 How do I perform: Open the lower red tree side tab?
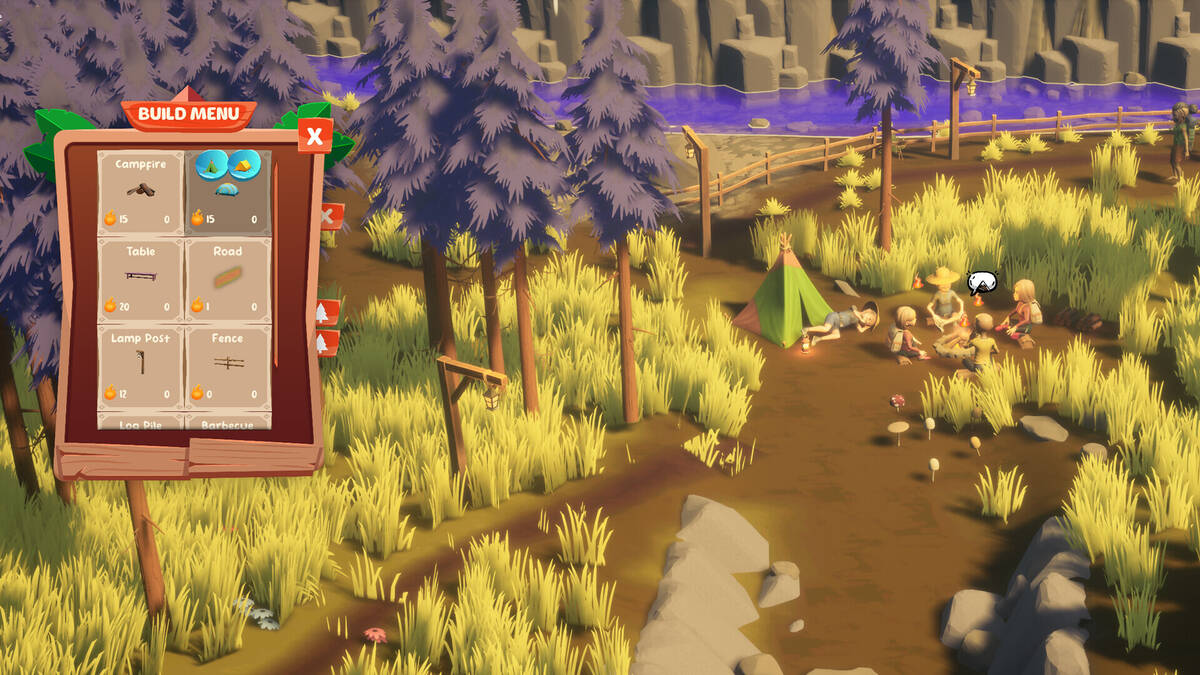pyautogui.click(x=326, y=343)
